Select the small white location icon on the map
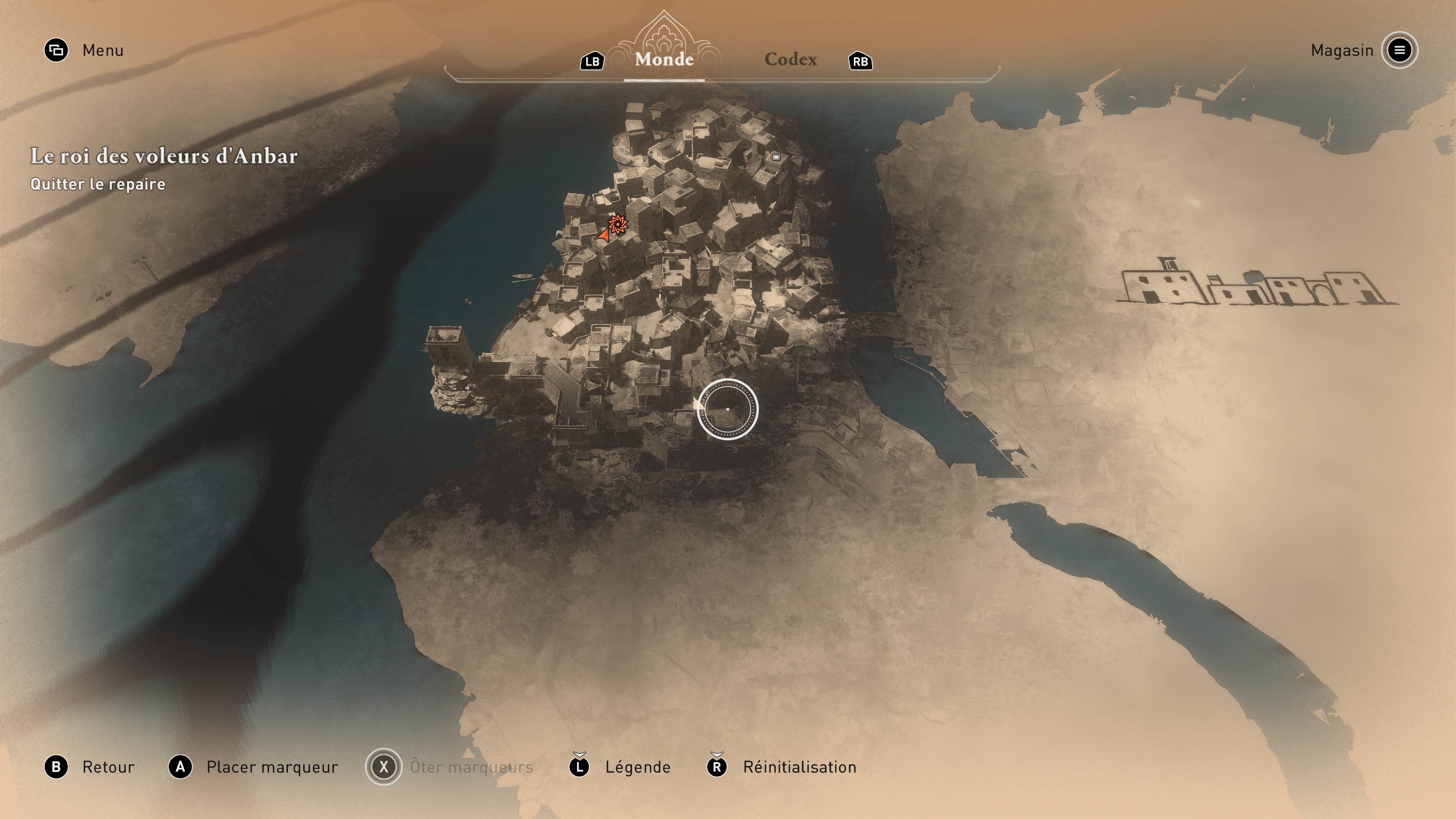Viewport: 1456px width, 819px height. [x=776, y=157]
